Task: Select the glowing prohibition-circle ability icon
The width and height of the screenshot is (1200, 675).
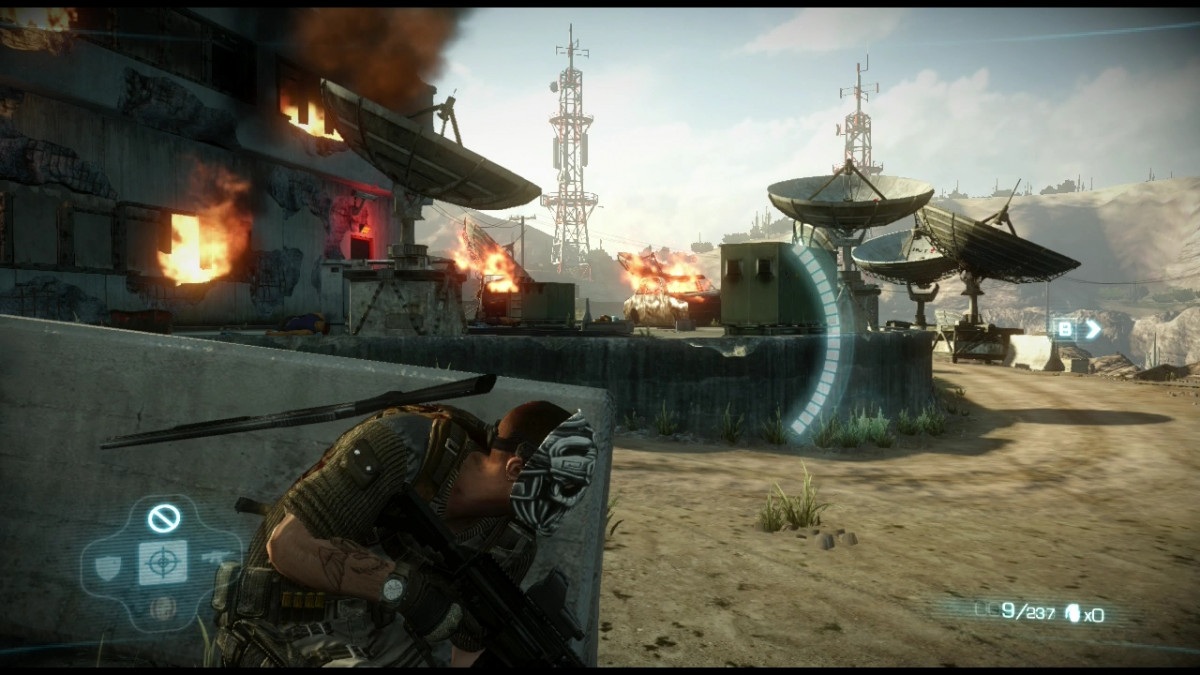Action: tap(163, 518)
